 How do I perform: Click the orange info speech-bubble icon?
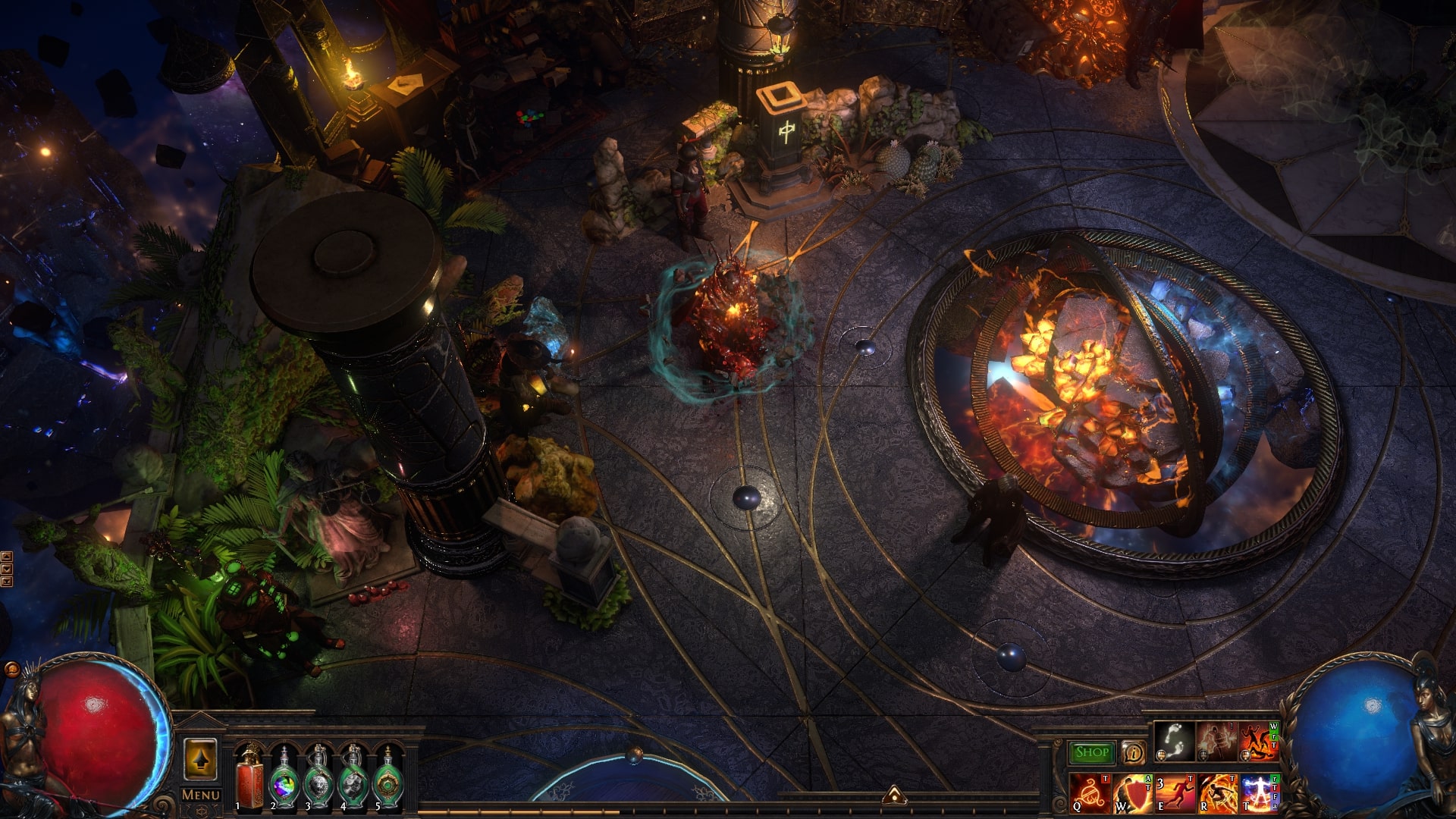click(1134, 752)
